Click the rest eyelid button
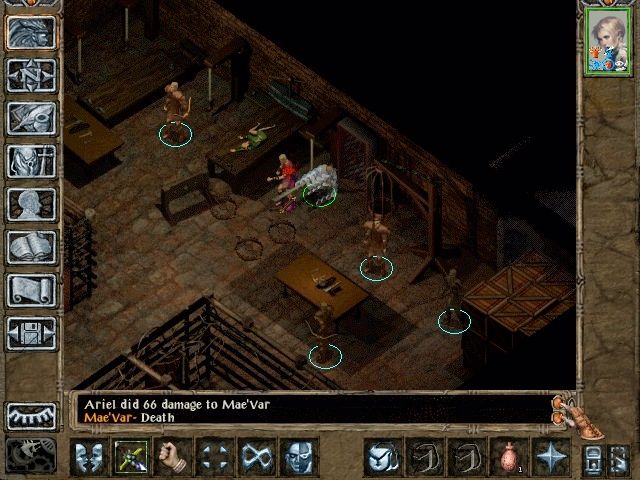Image resolution: width=640 pixels, height=480 pixels. pos(31,416)
